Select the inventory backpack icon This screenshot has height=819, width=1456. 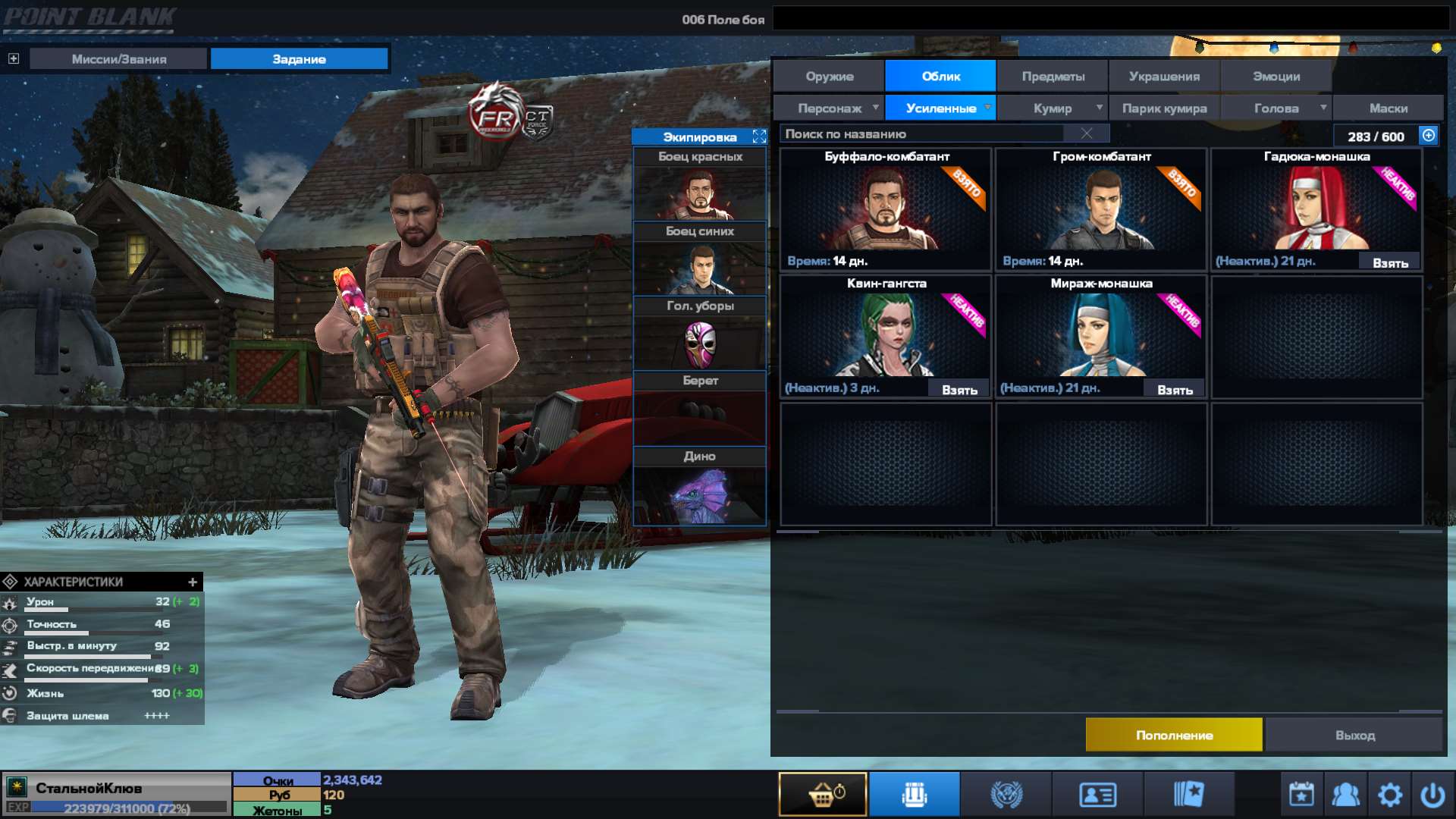(x=914, y=793)
